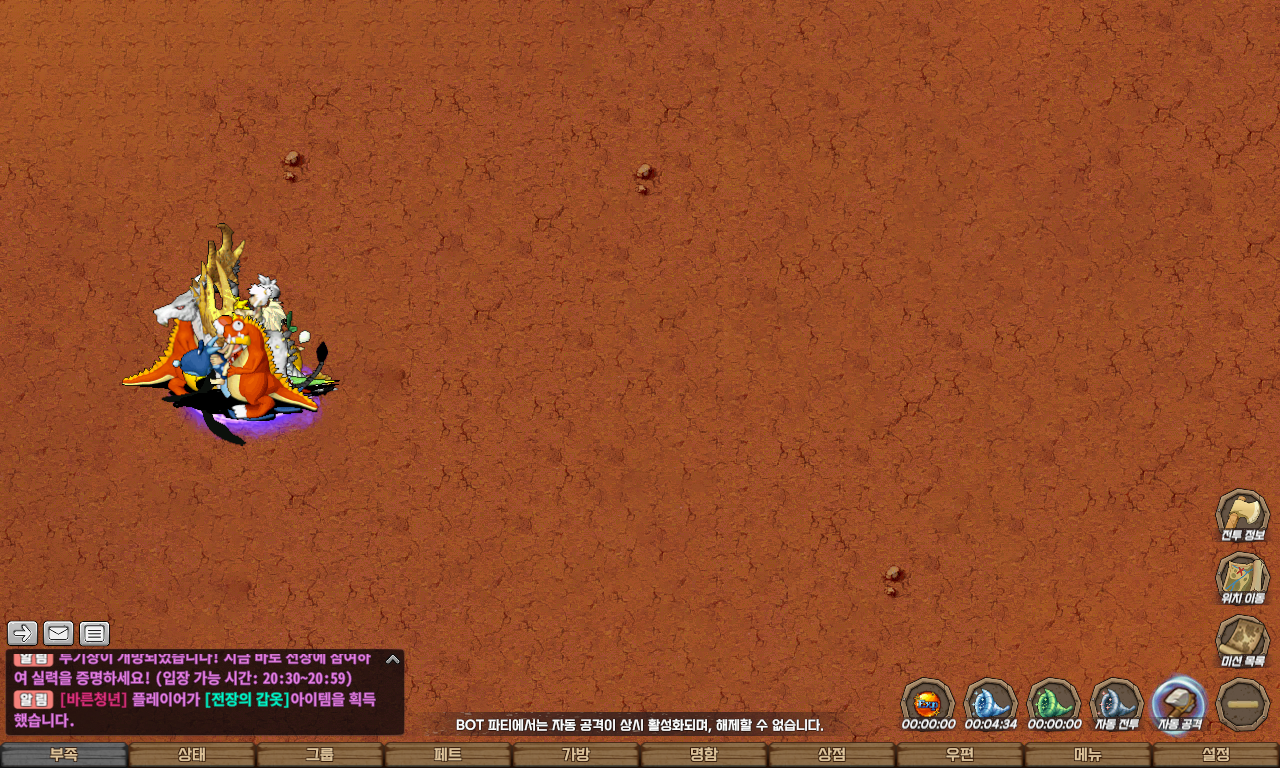The width and height of the screenshot is (1280, 768).
Task: Open the 설정 (settings) menu
Action: point(1216,755)
